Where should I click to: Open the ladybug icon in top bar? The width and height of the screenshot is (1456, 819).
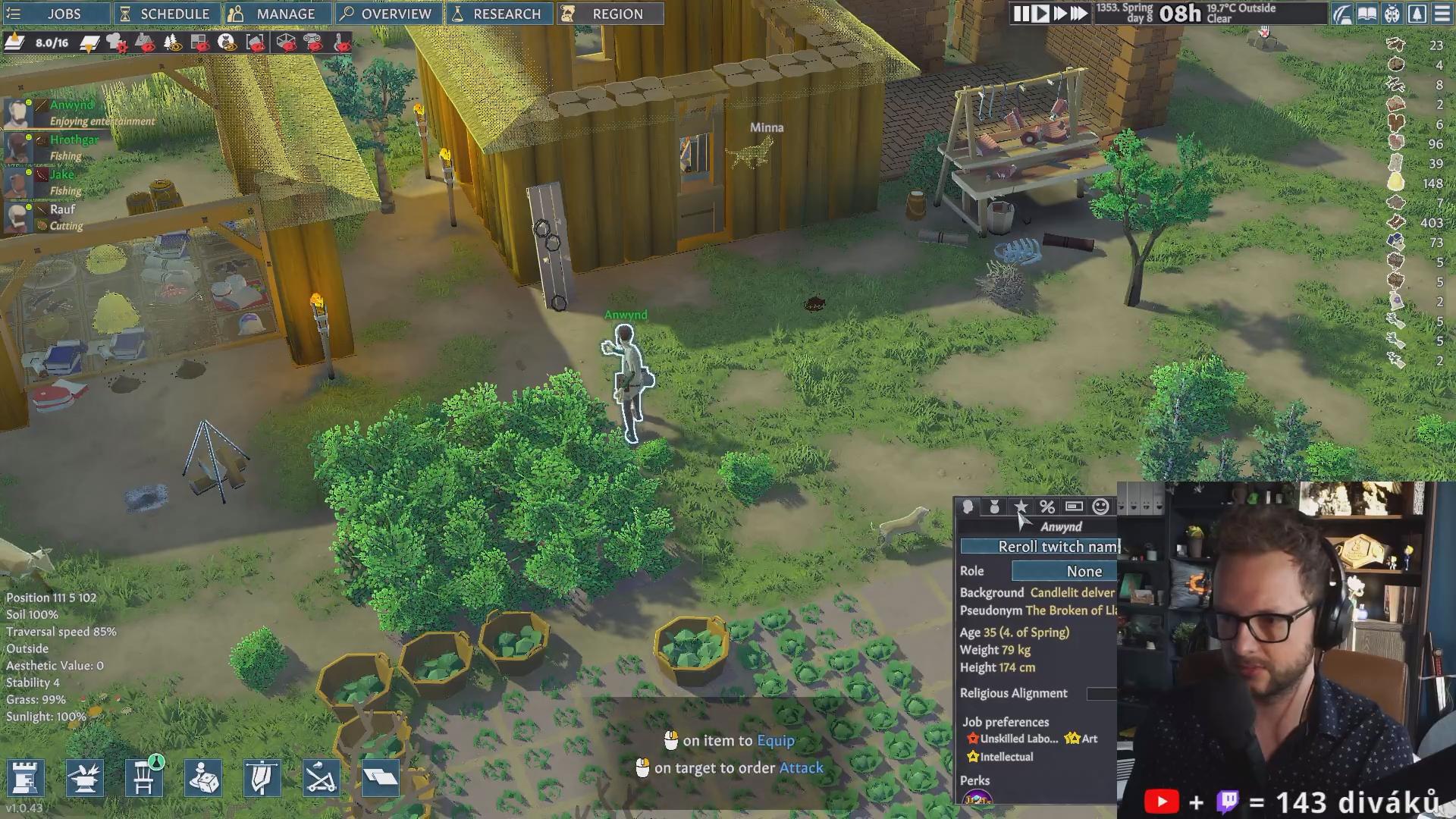click(1392, 14)
